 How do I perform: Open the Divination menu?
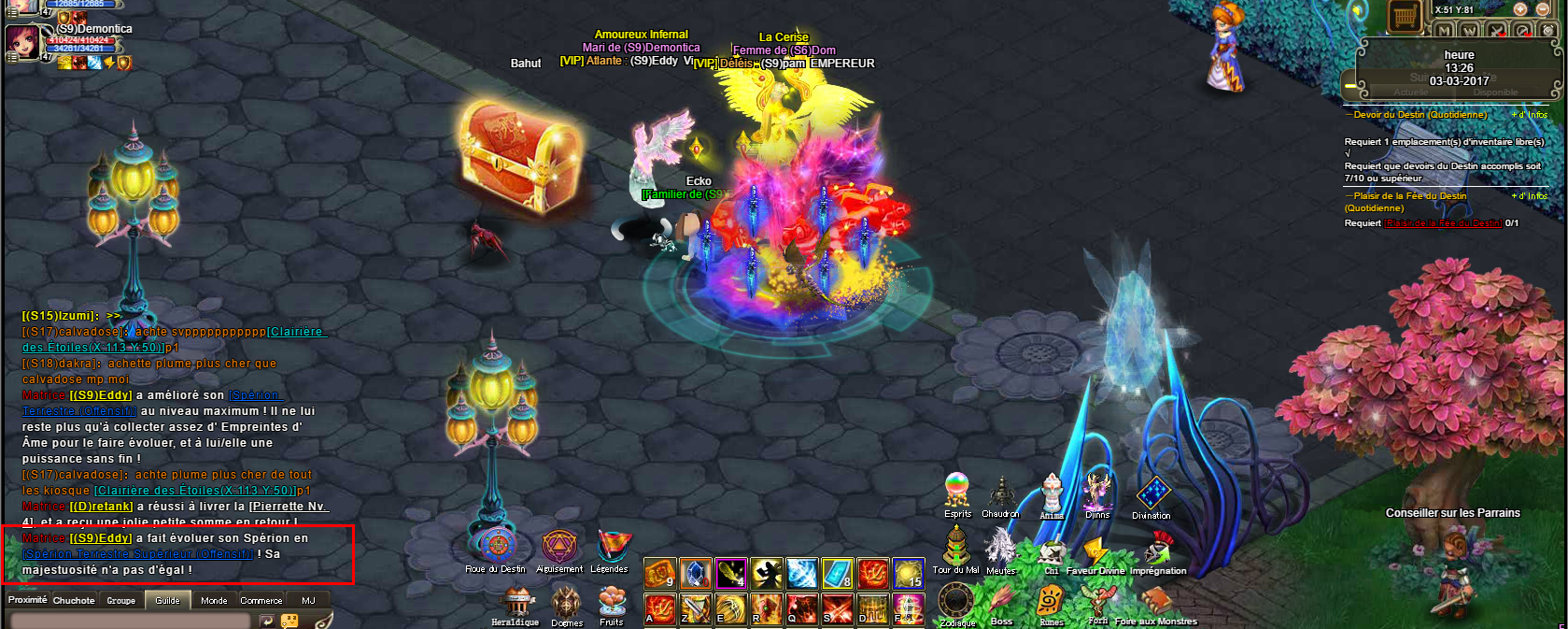(1152, 493)
